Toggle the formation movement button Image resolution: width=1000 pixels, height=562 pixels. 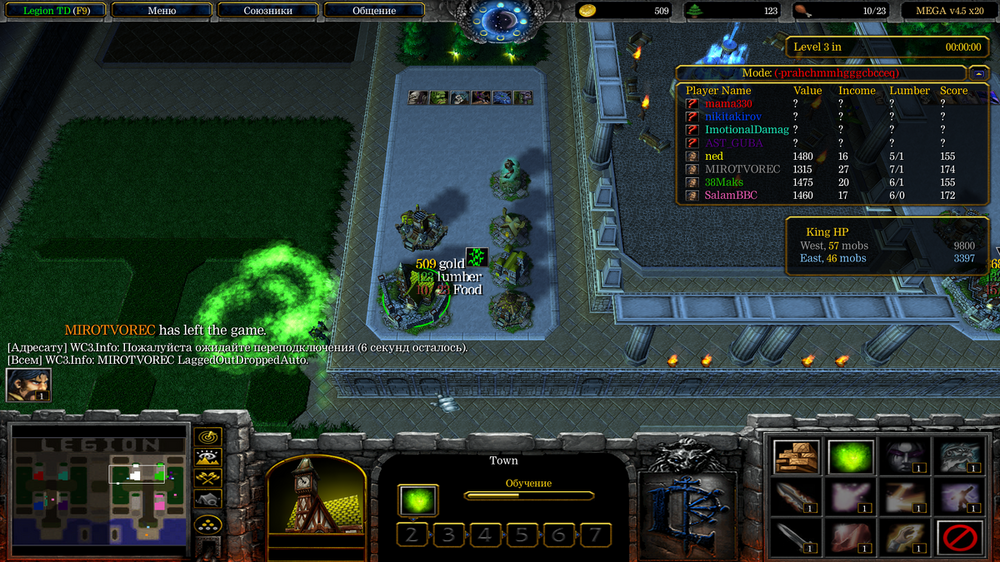click(x=208, y=524)
